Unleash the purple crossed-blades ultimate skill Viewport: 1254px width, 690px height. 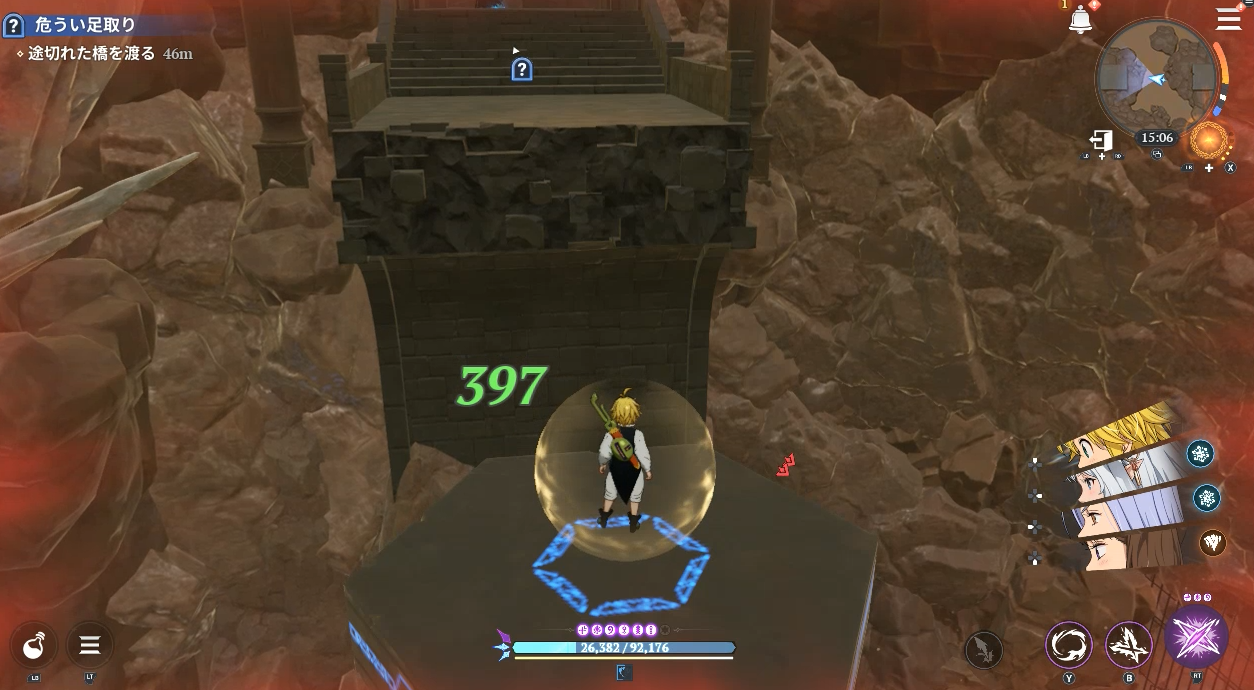(1196, 637)
